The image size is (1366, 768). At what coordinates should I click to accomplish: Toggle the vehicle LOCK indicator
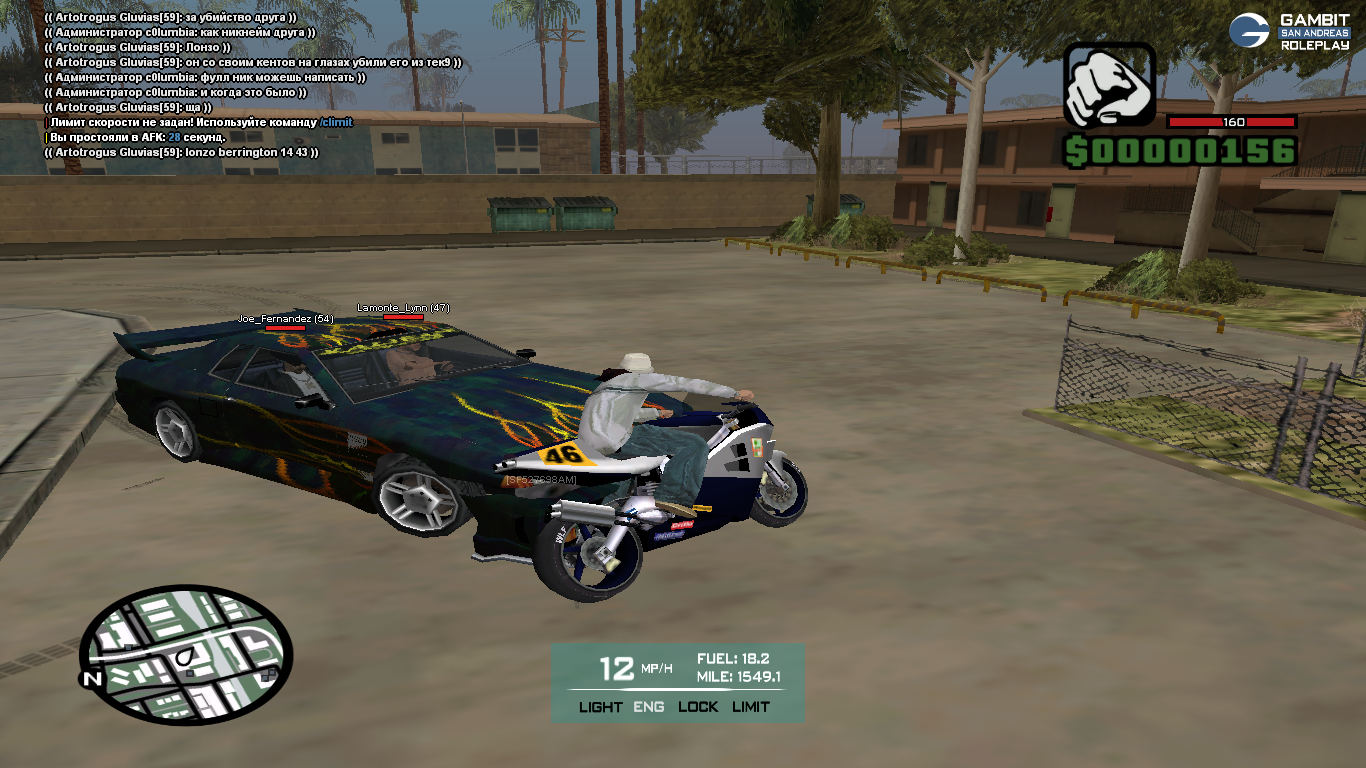698,707
